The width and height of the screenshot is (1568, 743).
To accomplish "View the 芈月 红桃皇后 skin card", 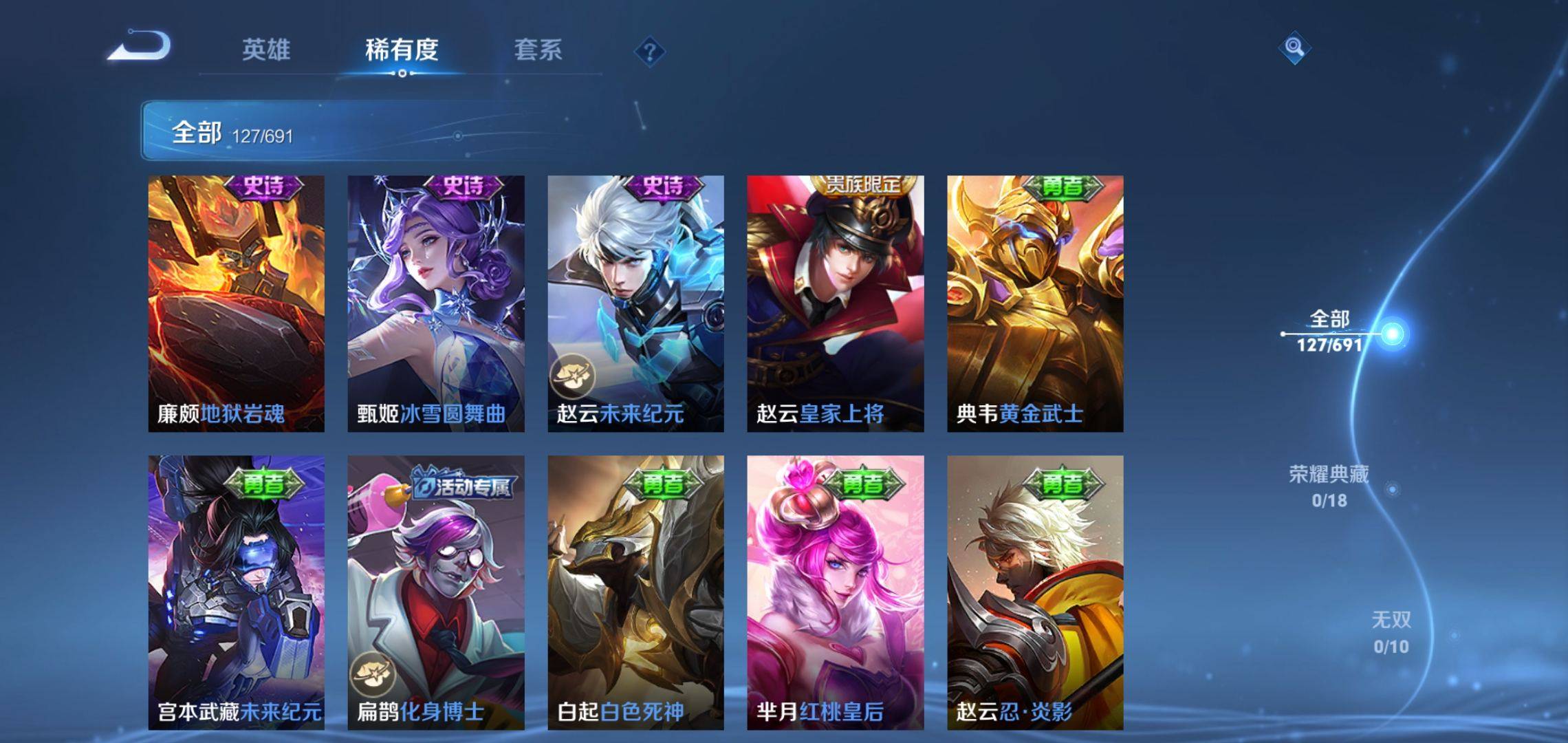I will click(x=836, y=592).
